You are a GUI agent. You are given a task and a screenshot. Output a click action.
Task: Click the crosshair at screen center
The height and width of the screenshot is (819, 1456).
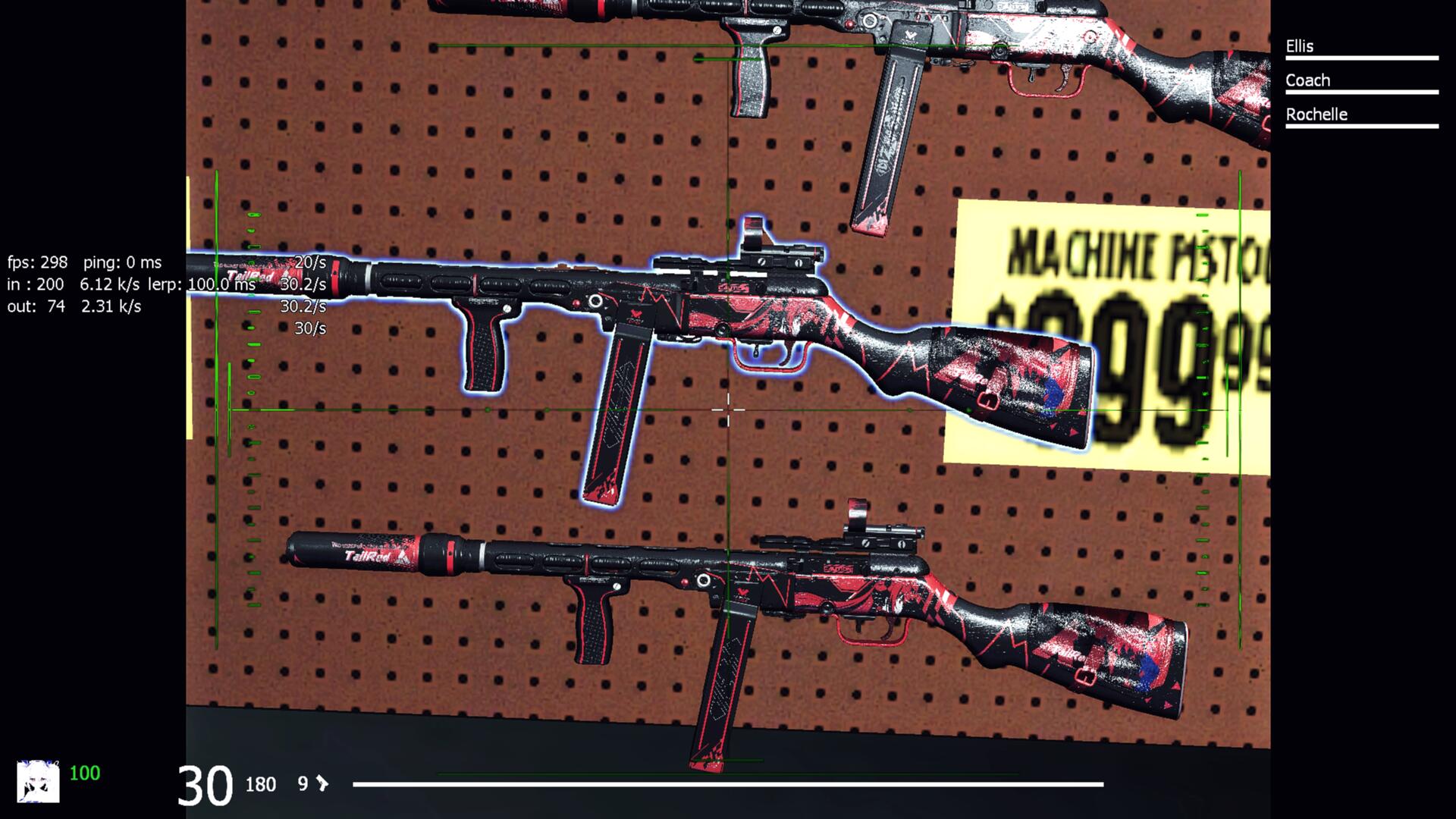point(728,408)
